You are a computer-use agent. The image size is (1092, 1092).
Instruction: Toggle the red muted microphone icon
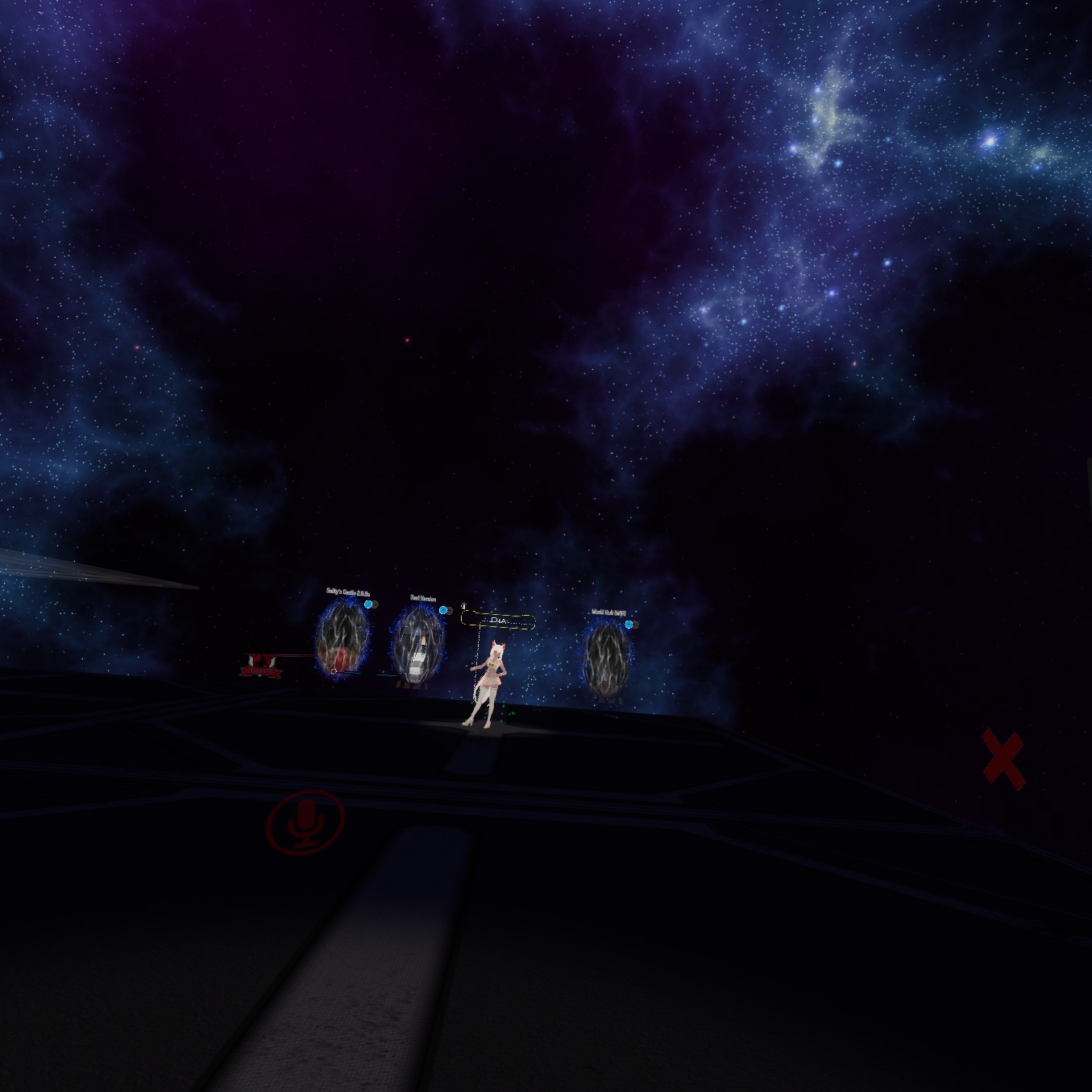pos(305,820)
